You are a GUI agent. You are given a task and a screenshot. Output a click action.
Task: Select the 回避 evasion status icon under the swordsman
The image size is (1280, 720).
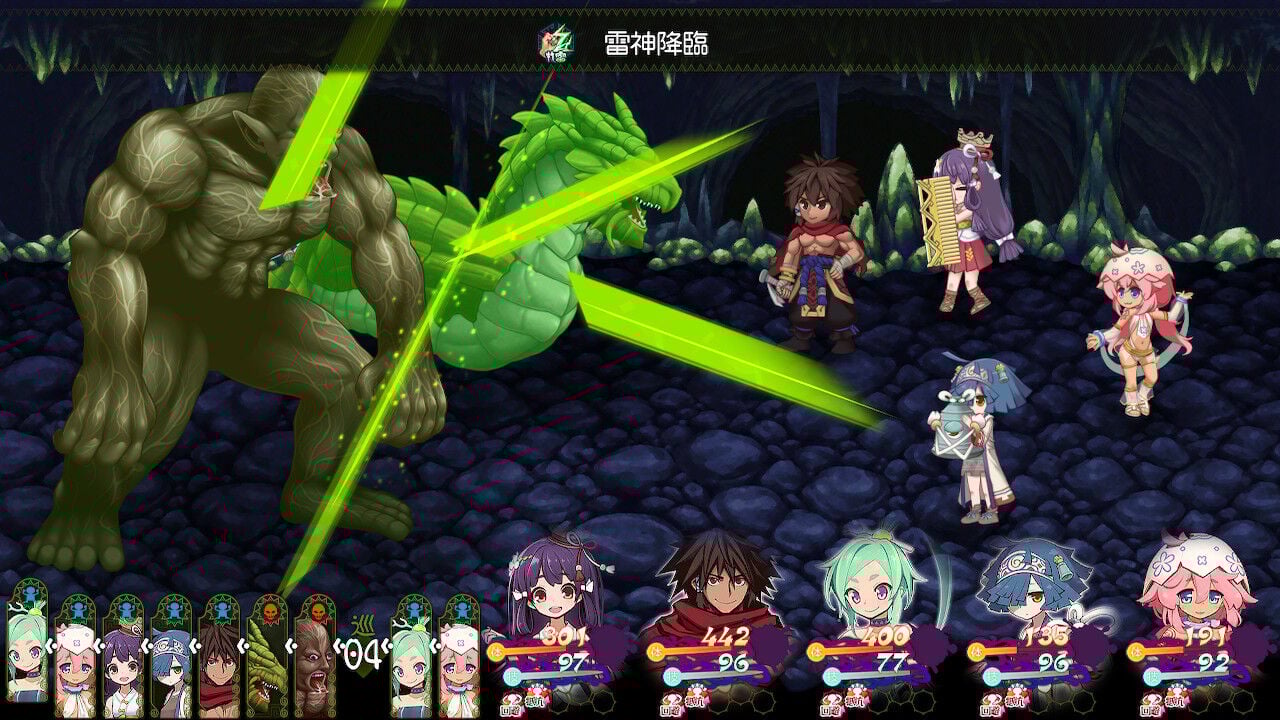(x=670, y=703)
